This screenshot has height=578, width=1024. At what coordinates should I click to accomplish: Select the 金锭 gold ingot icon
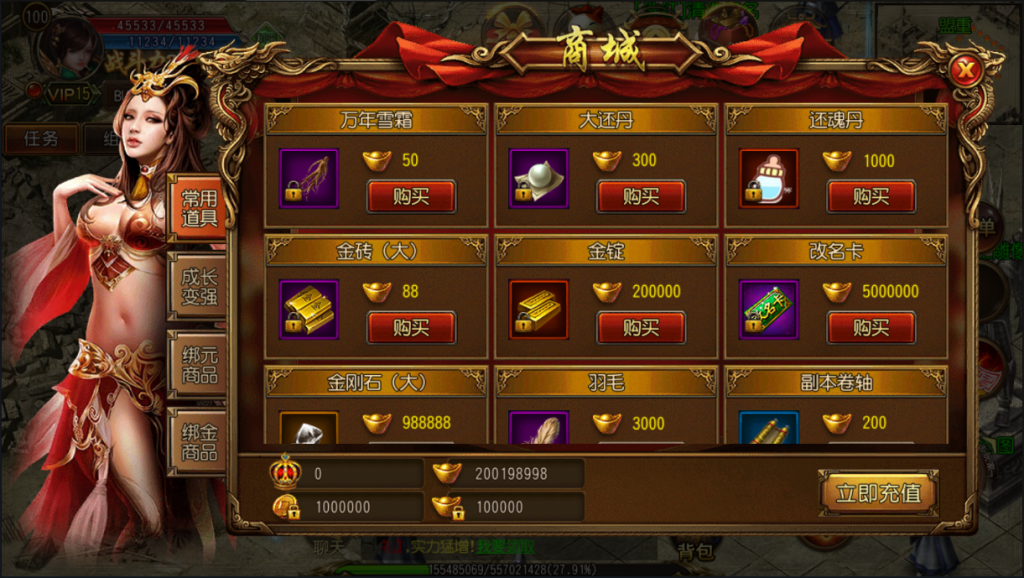pos(538,309)
